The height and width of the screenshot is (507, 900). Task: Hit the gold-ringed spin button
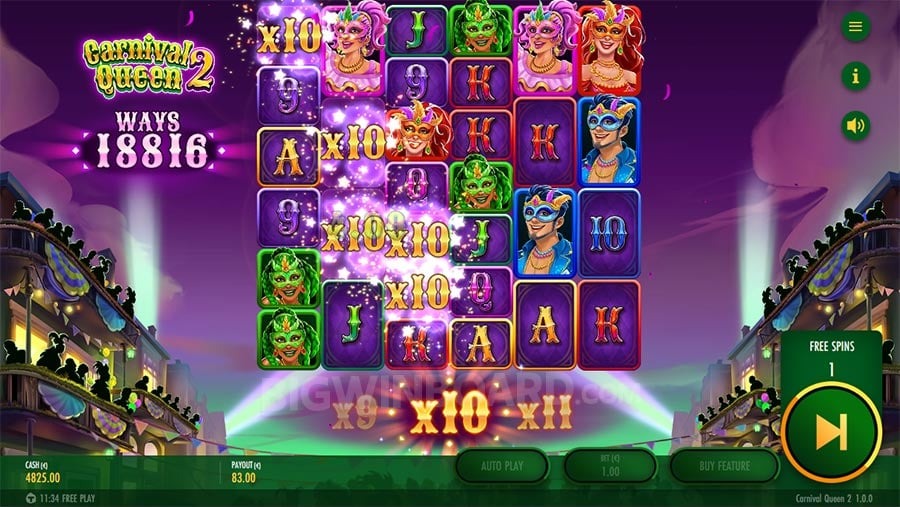(830, 432)
